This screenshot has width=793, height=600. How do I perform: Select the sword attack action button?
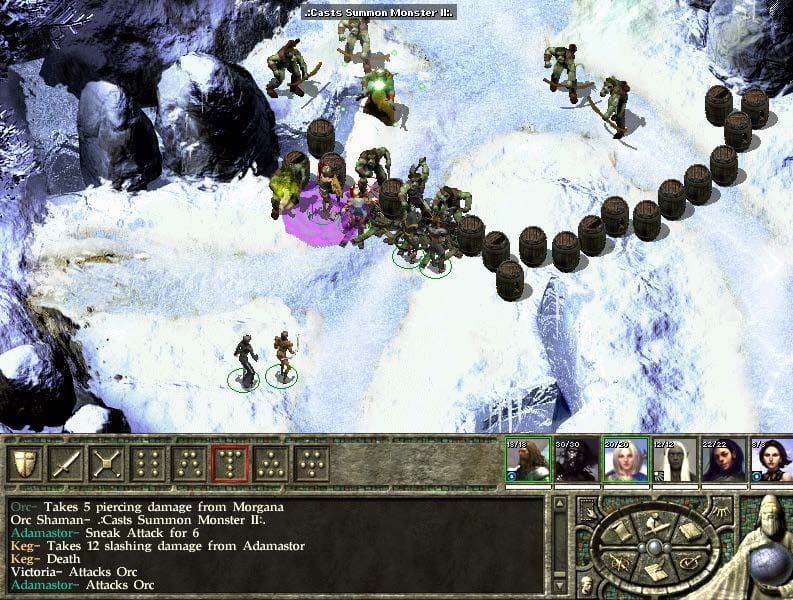pos(66,463)
